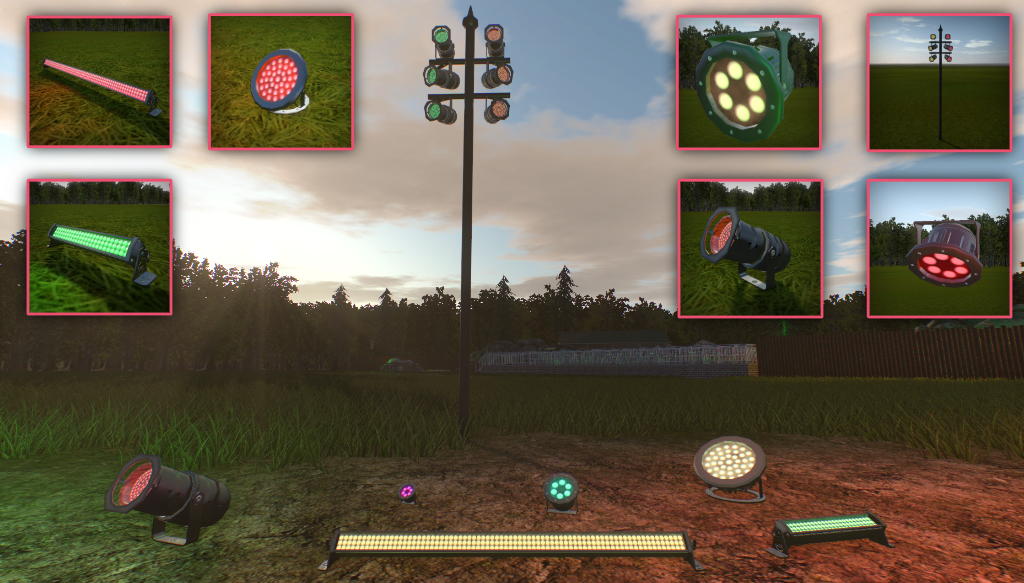1024x583 pixels.
Task: View the green LED bar light thumbnail
Action: [x=99, y=247]
